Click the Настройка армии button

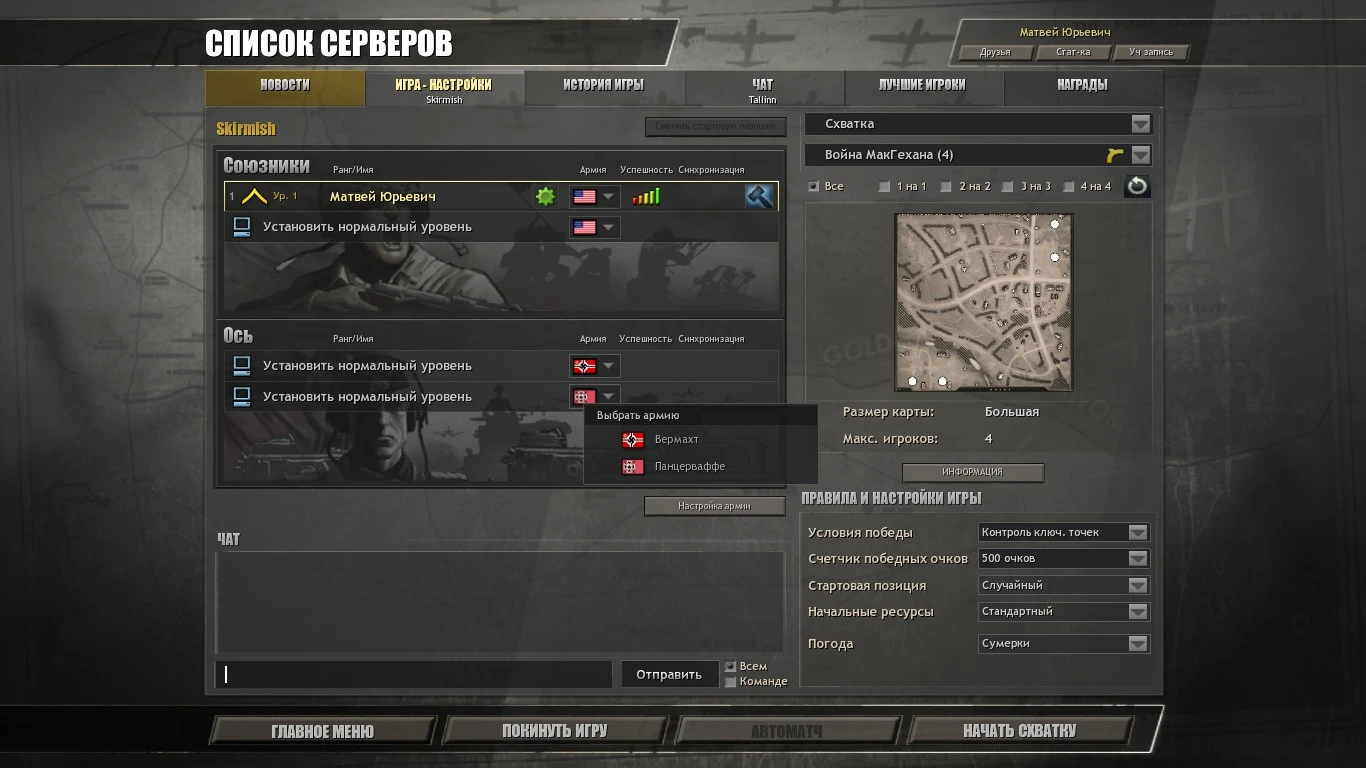point(713,505)
